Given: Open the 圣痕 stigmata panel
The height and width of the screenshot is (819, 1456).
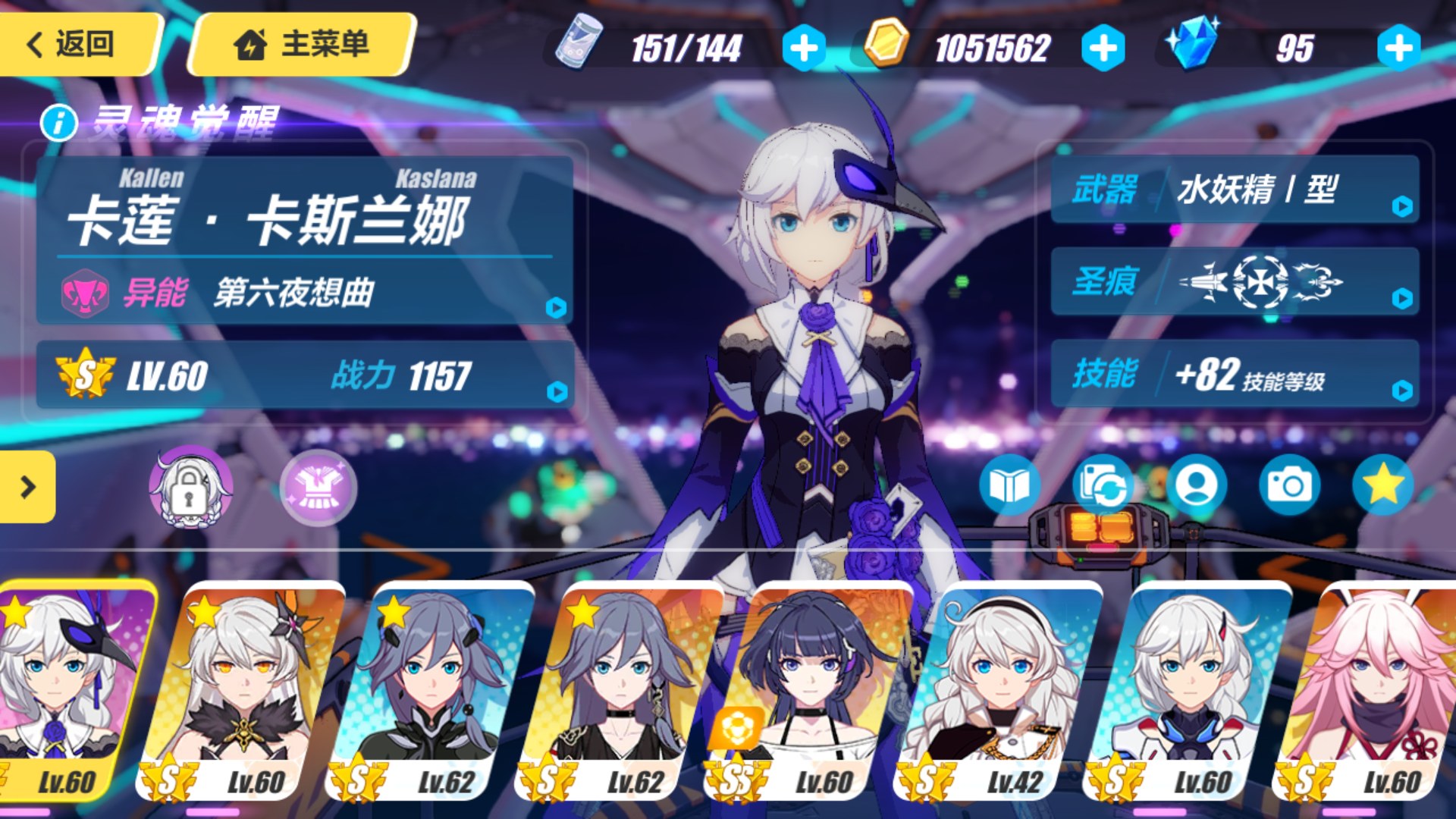Looking at the screenshot, I should point(1235,281).
